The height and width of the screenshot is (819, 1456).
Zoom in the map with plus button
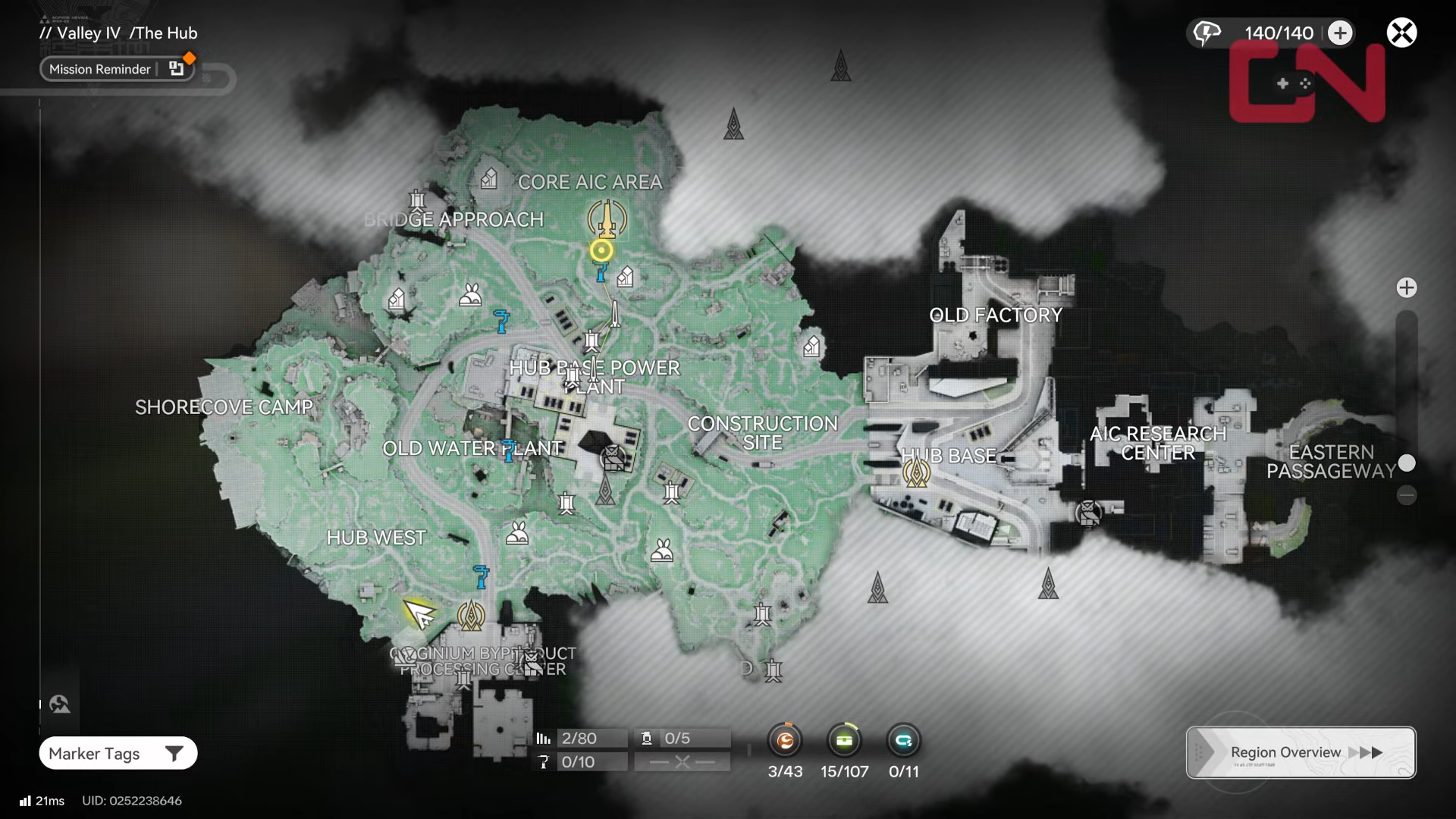pos(1407,287)
